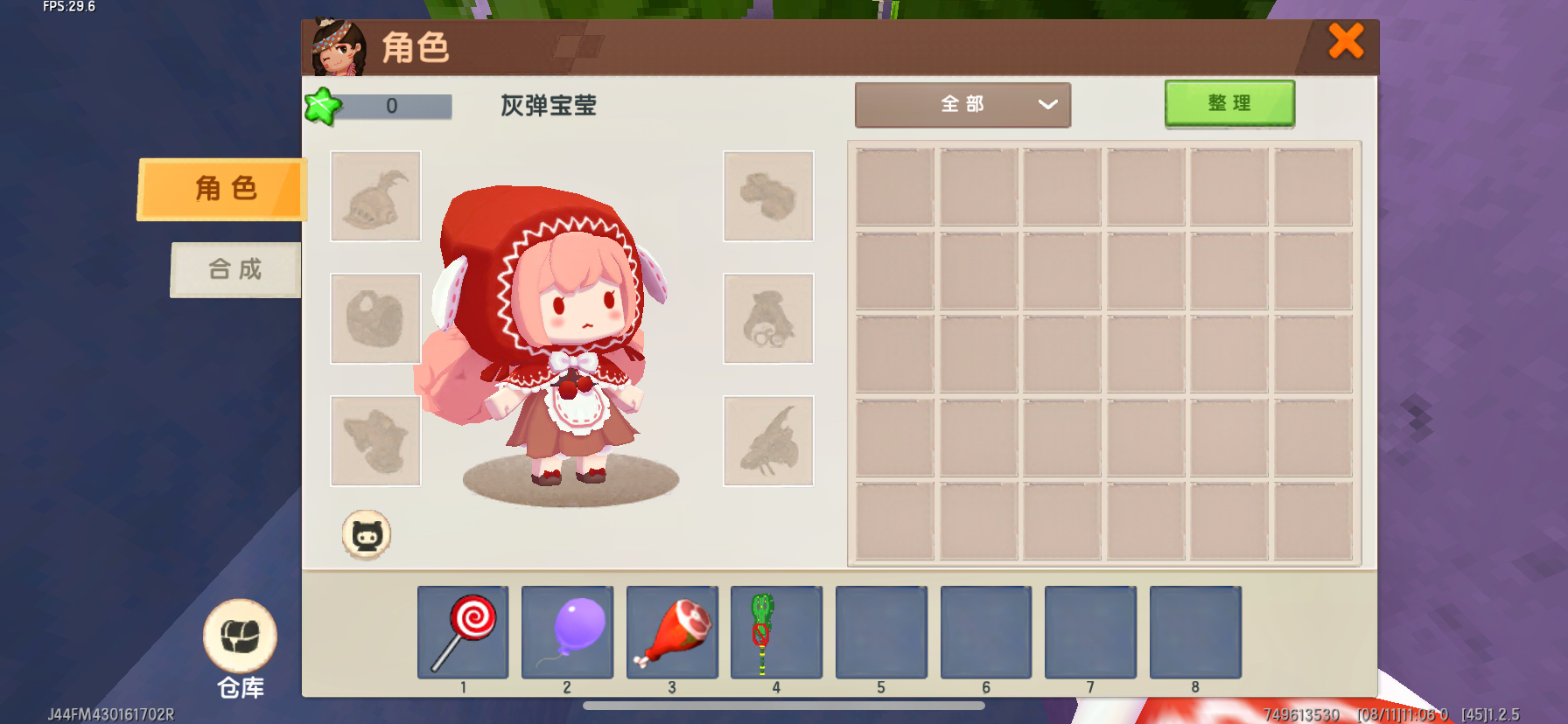Select the purple balloon slot
Screen dimensions: 1568x724
pyautogui.click(x=567, y=632)
